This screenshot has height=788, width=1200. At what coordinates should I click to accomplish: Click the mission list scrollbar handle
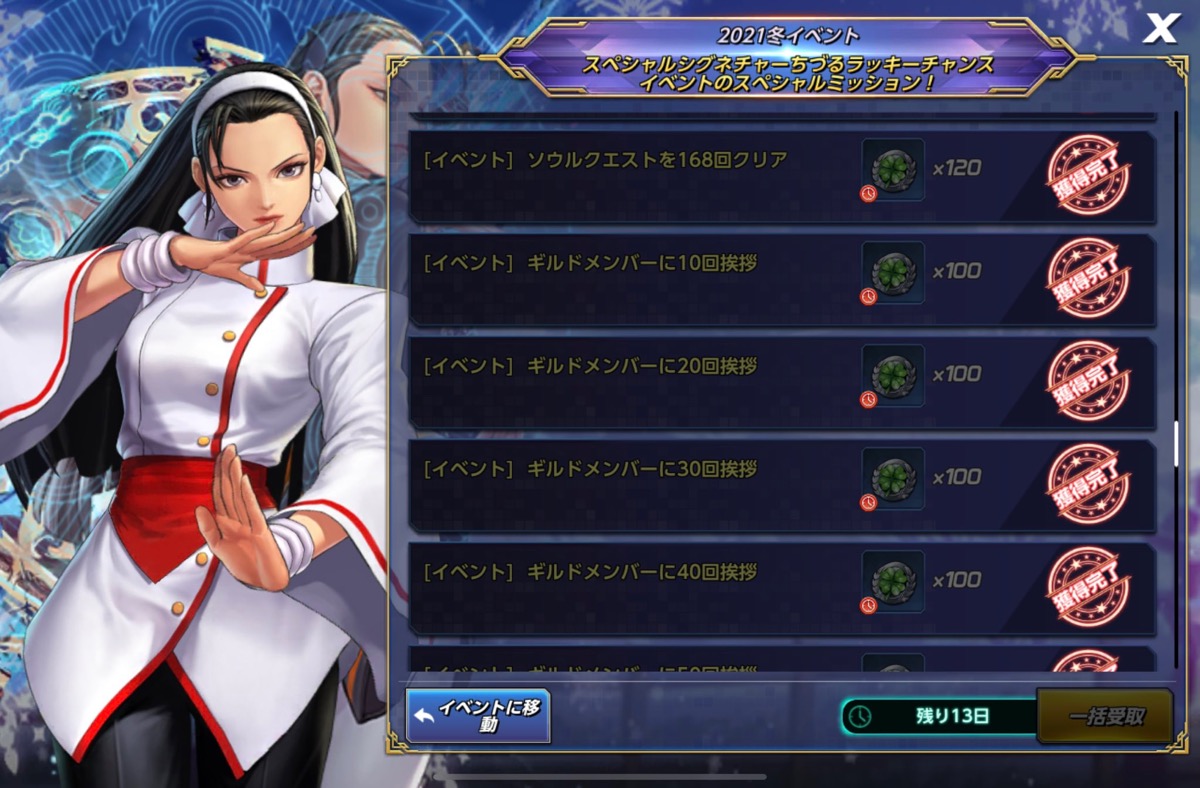click(1175, 443)
